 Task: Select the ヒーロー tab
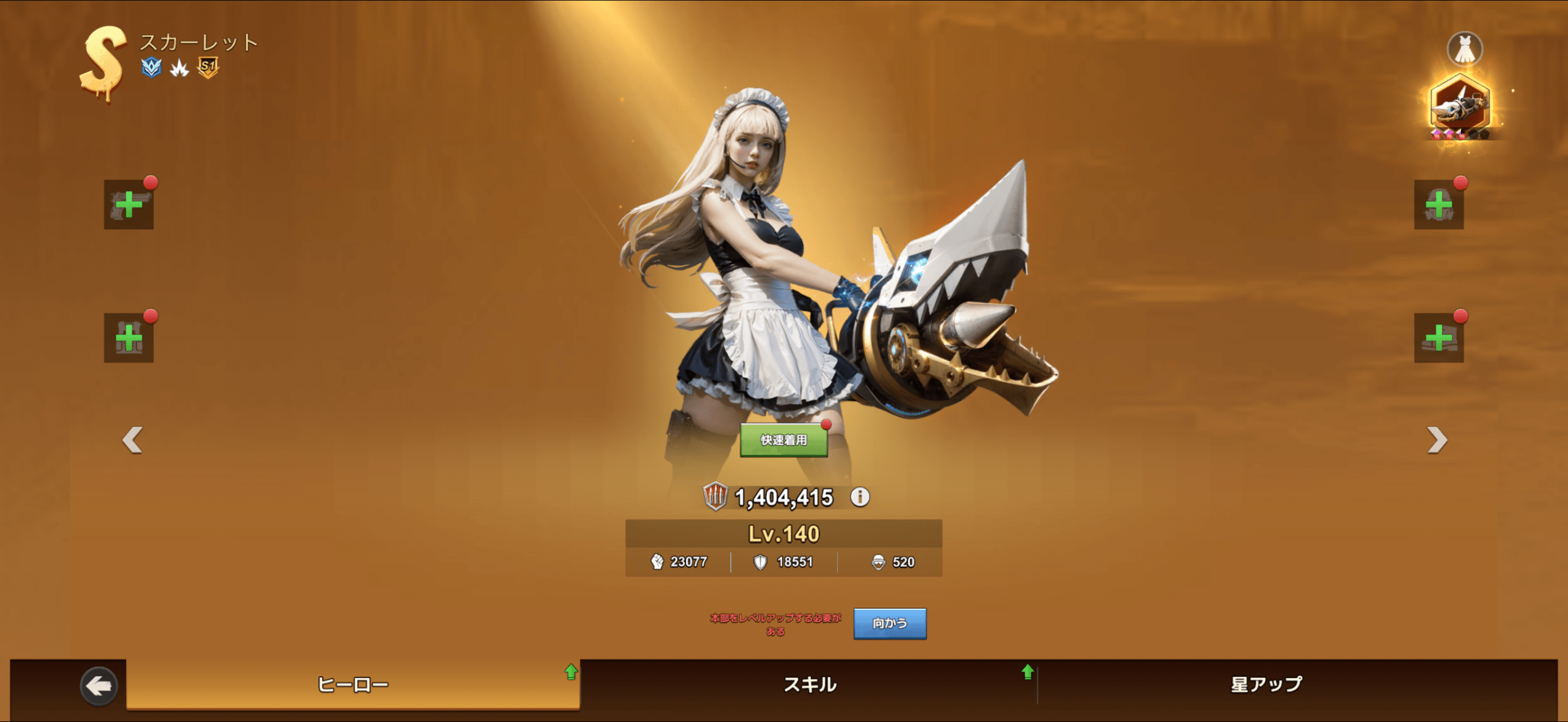pyautogui.click(x=353, y=684)
